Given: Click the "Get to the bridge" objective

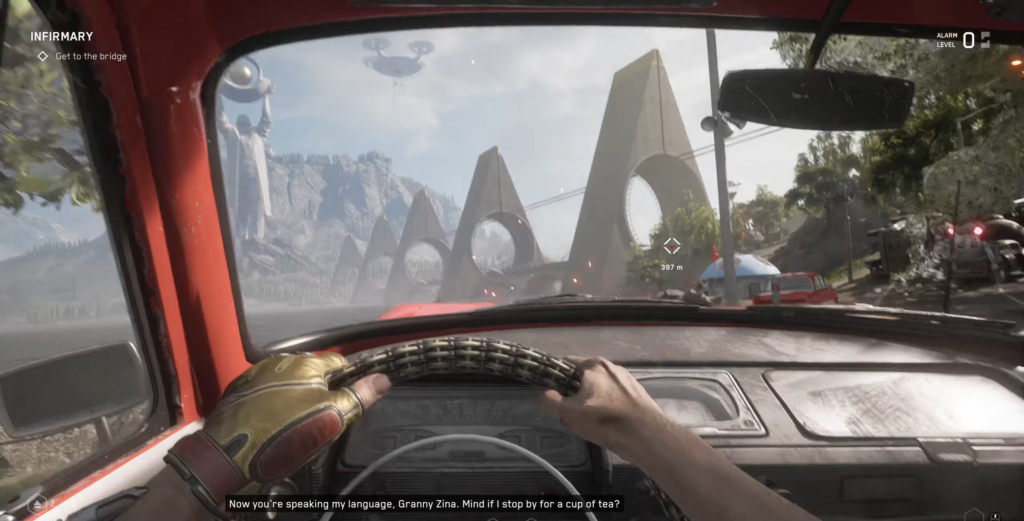Looking at the screenshot, I should [x=90, y=57].
